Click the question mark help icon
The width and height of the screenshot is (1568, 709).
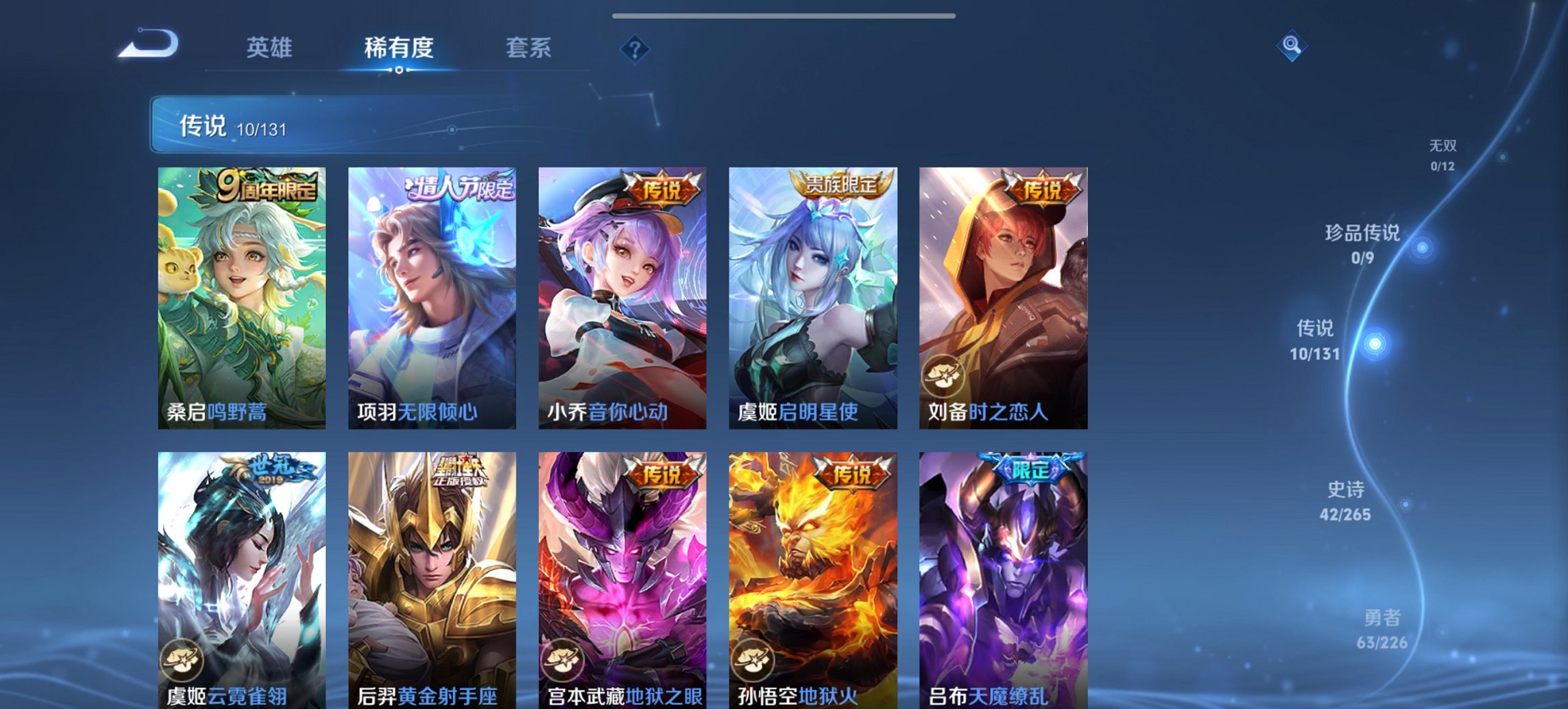[x=635, y=48]
